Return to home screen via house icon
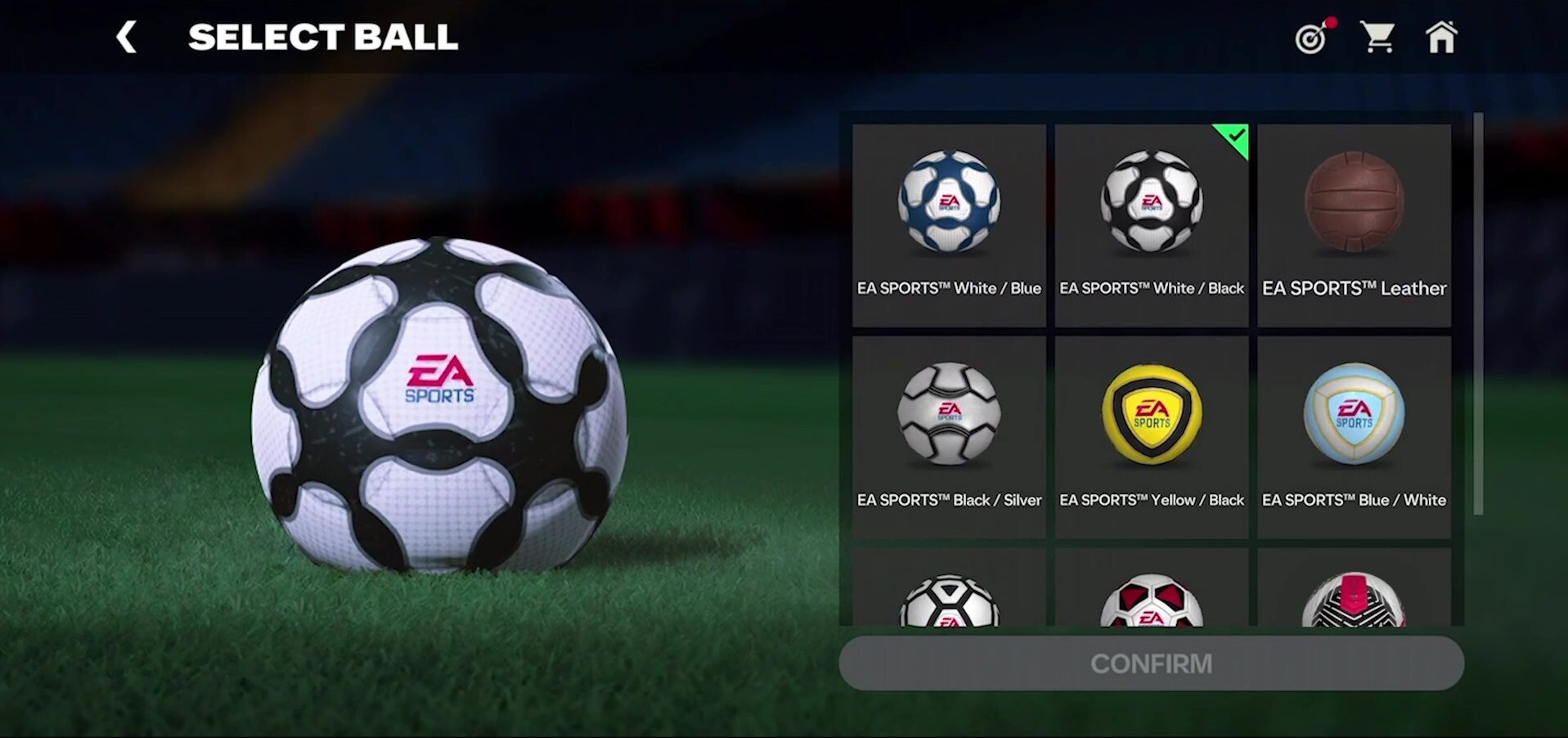1568x738 pixels. [x=1443, y=37]
